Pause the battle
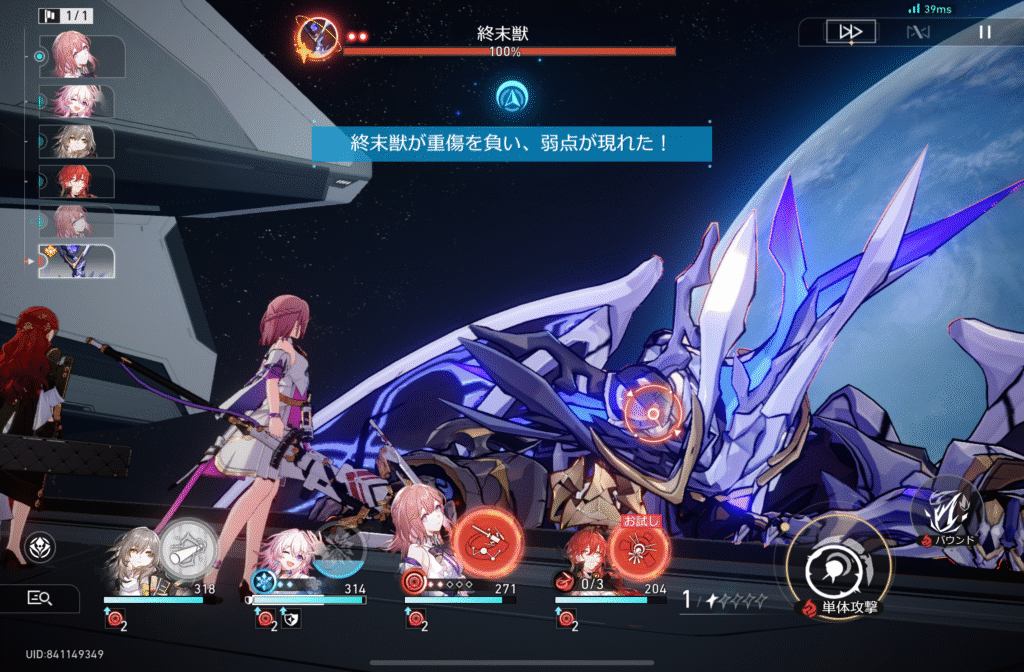The image size is (1024, 672). pos(985,32)
